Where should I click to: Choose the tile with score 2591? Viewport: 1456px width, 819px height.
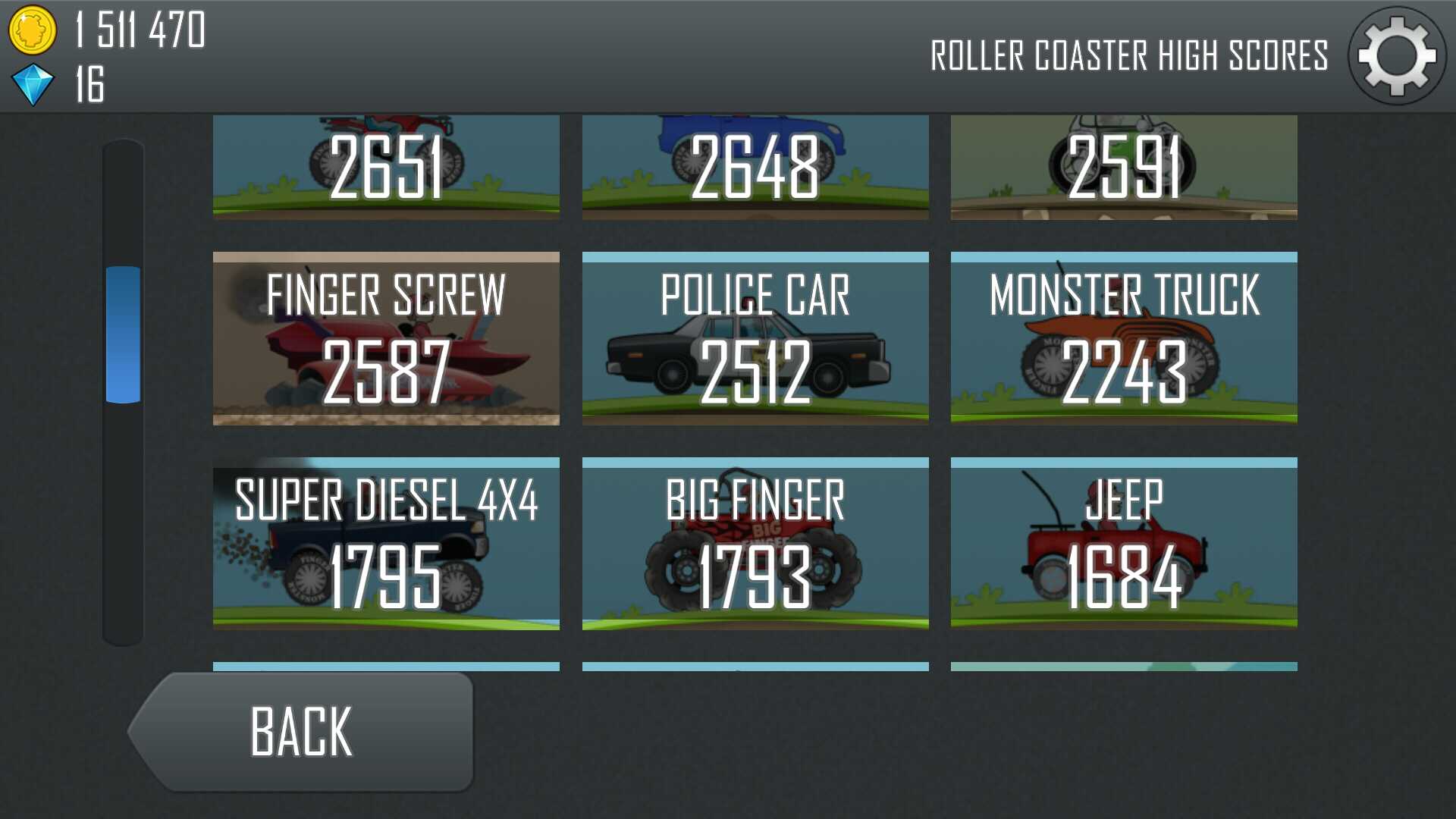pyautogui.click(x=1124, y=168)
